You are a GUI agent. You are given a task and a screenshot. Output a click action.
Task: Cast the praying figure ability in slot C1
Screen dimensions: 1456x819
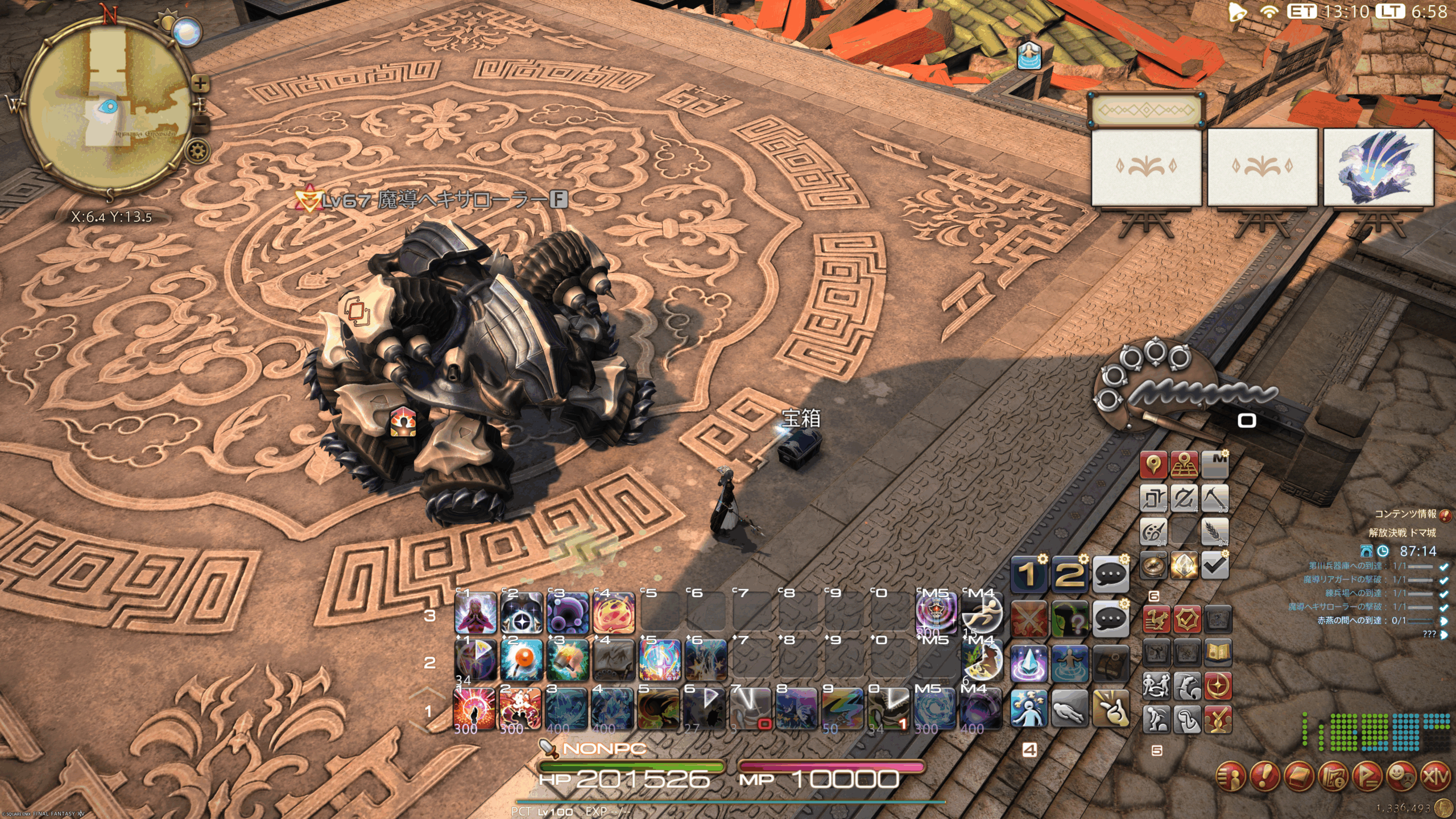475,613
